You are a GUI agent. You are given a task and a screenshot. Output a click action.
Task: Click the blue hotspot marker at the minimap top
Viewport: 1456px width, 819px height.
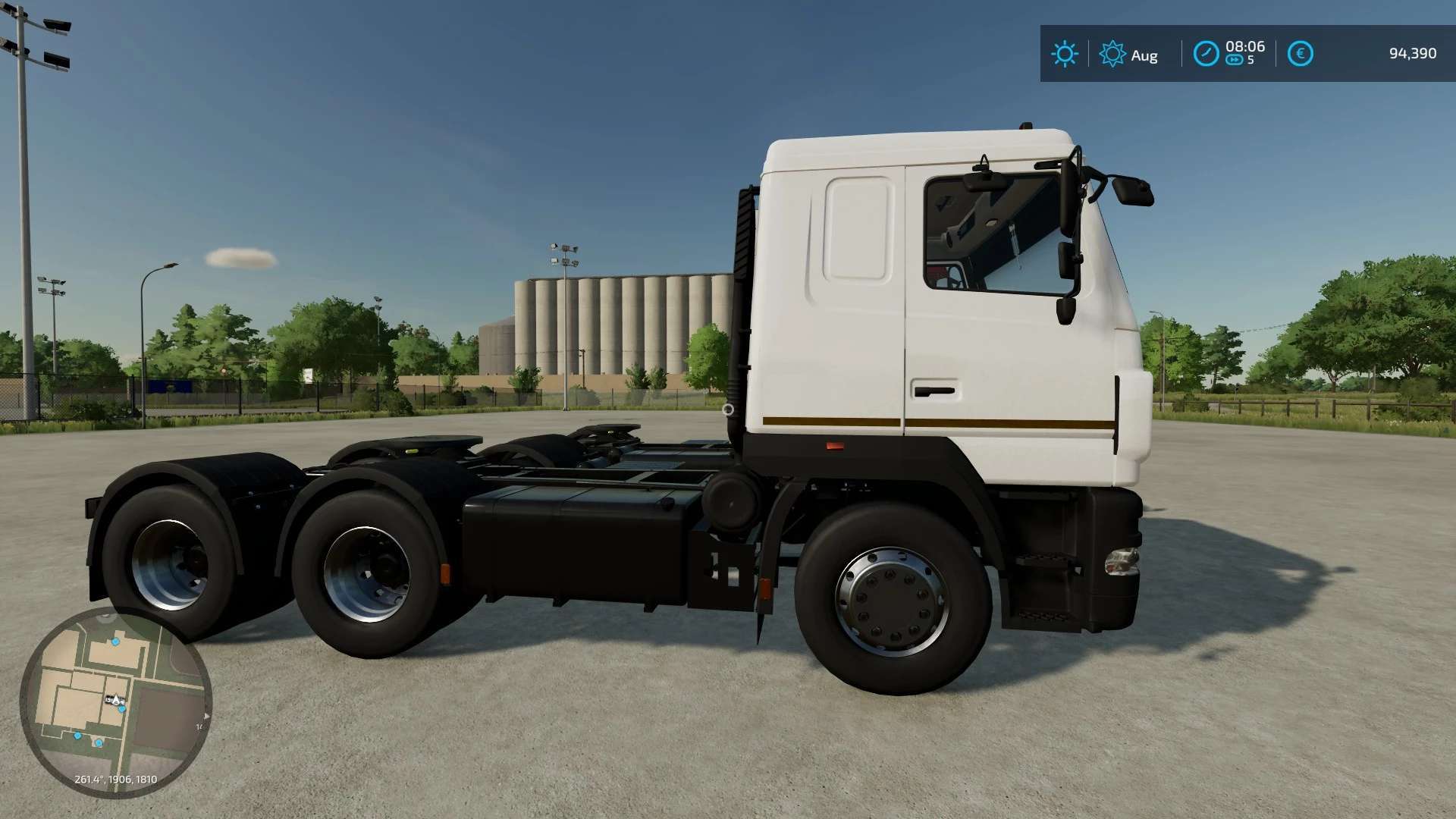coord(115,642)
